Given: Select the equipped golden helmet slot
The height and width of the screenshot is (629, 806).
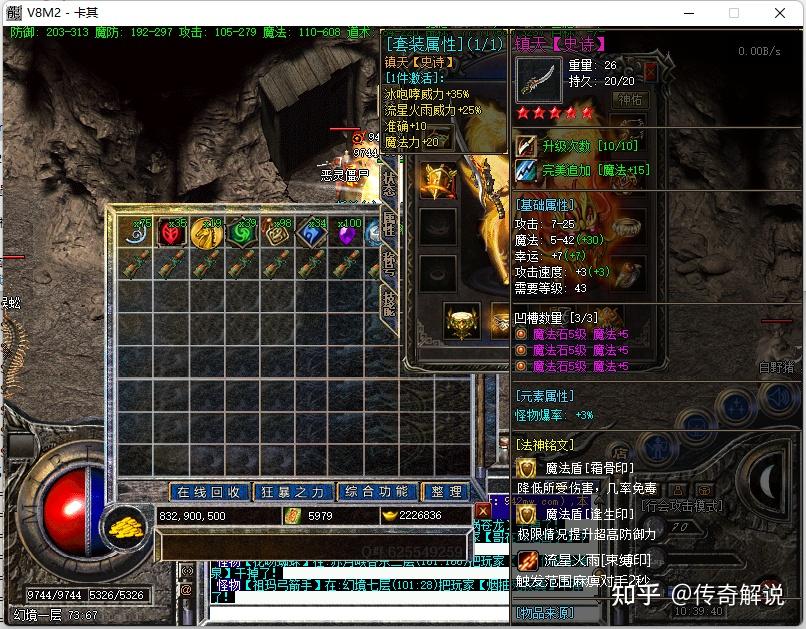Looking at the screenshot, I should click(x=437, y=180).
